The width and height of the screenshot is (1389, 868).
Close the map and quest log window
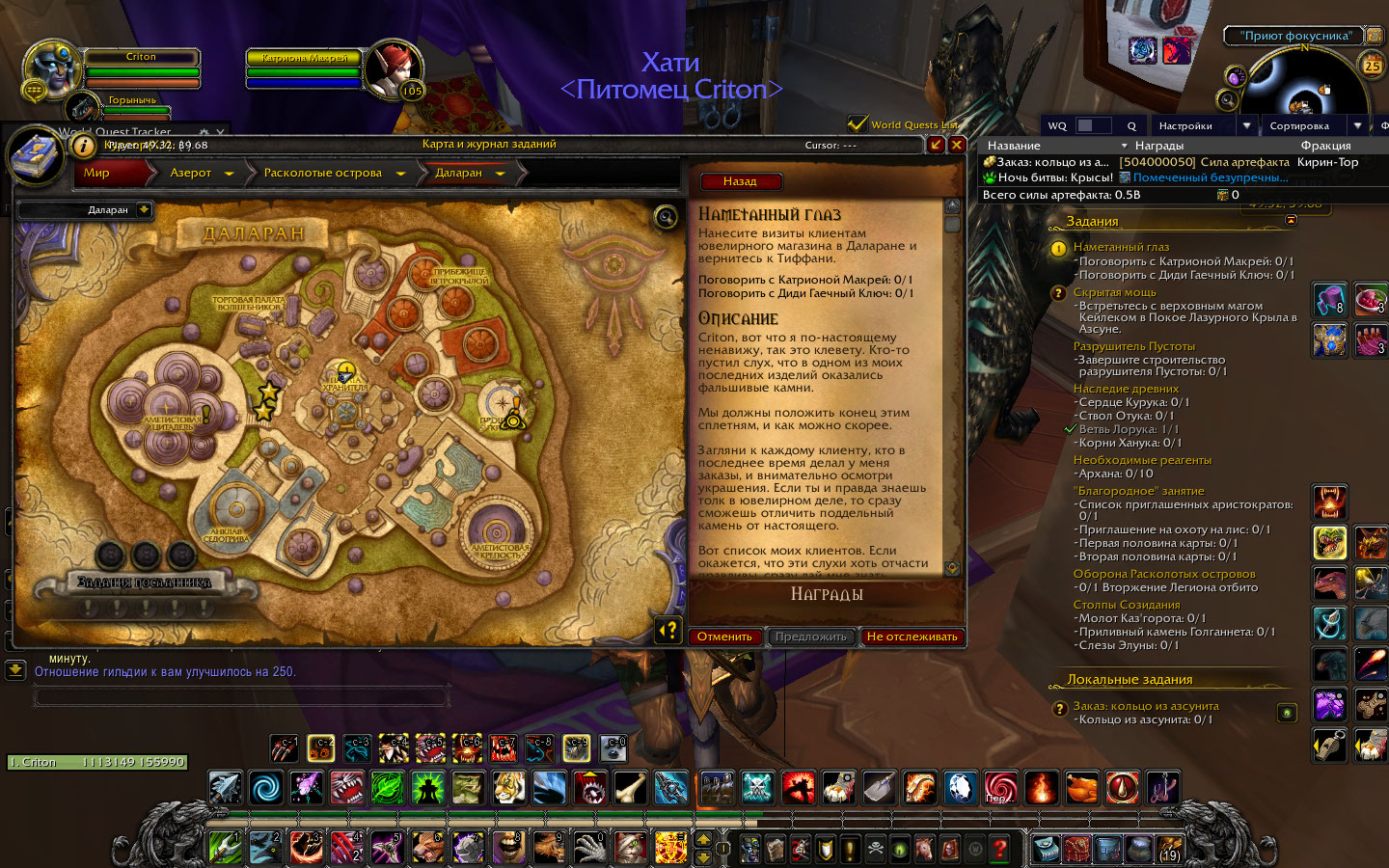957,145
